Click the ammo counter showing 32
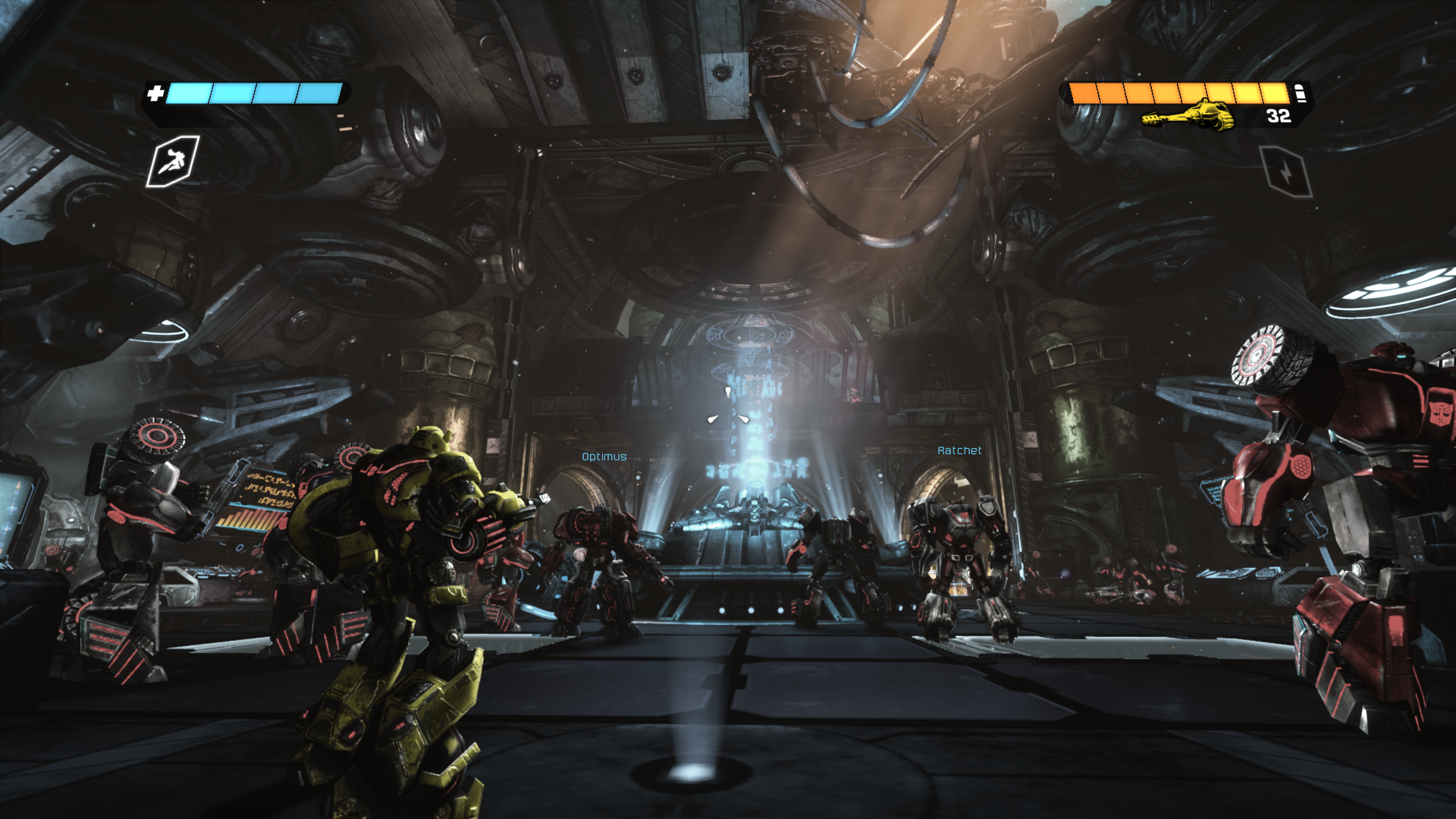 point(1277,117)
